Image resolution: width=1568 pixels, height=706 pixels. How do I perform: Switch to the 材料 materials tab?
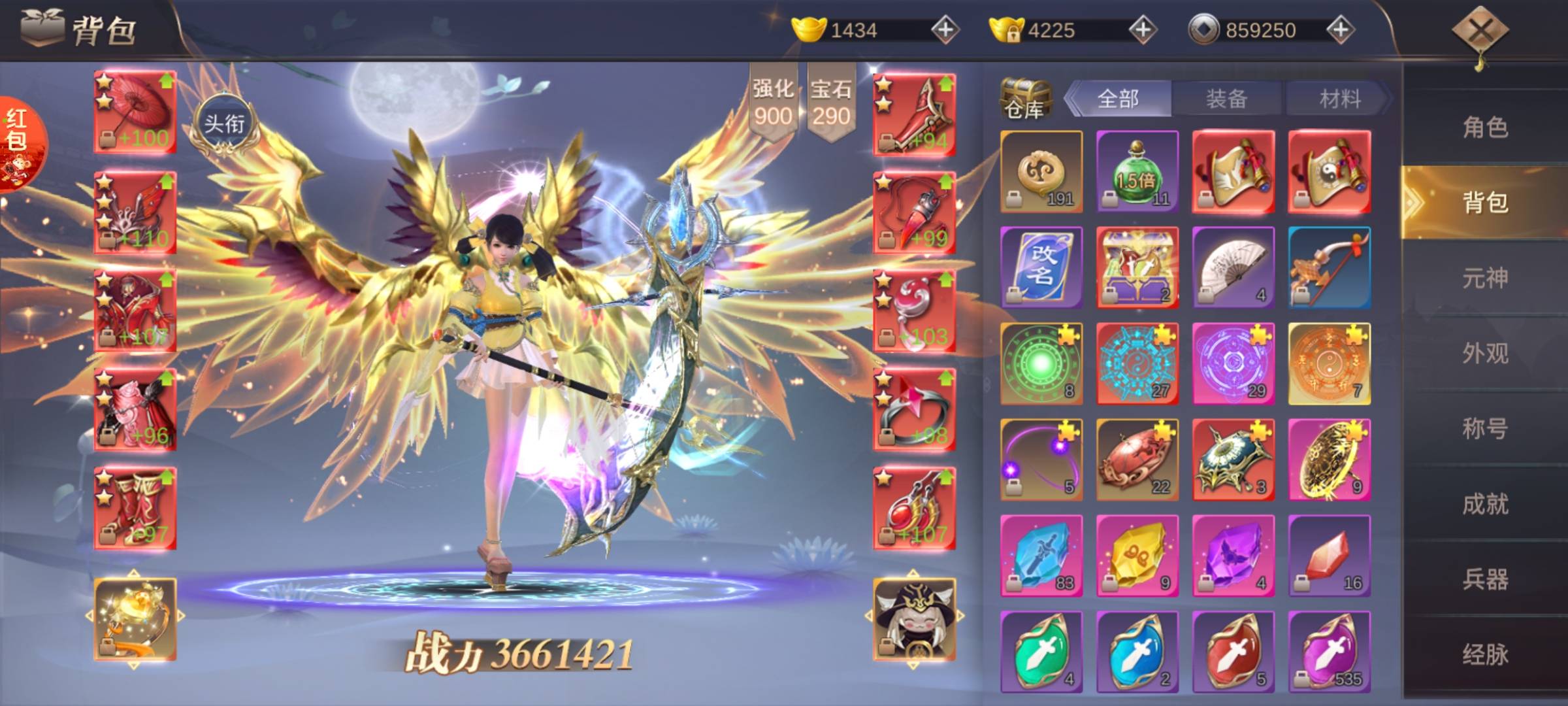click(1339, 99)
